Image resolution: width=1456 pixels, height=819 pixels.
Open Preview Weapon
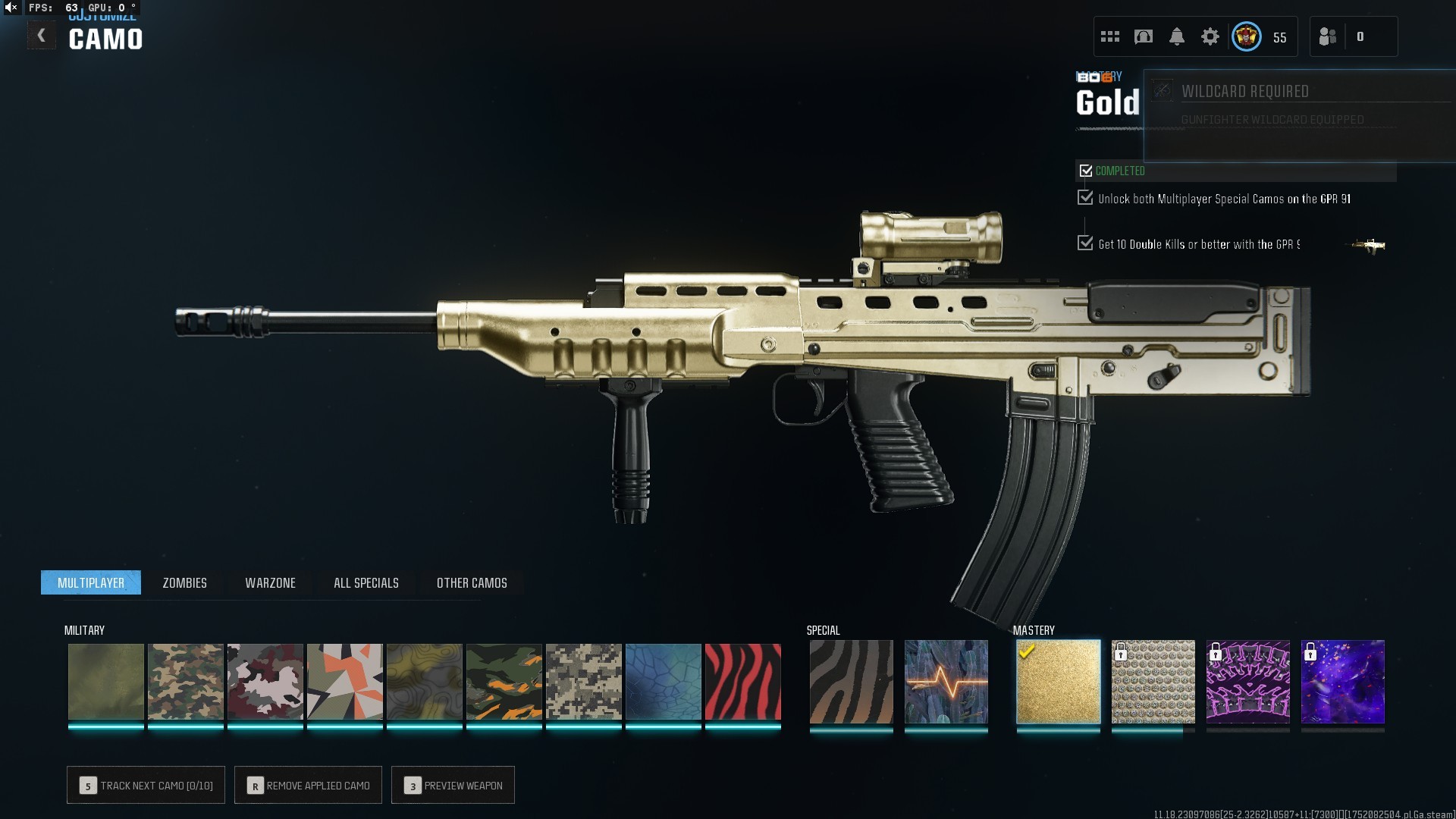coord(453,785)
